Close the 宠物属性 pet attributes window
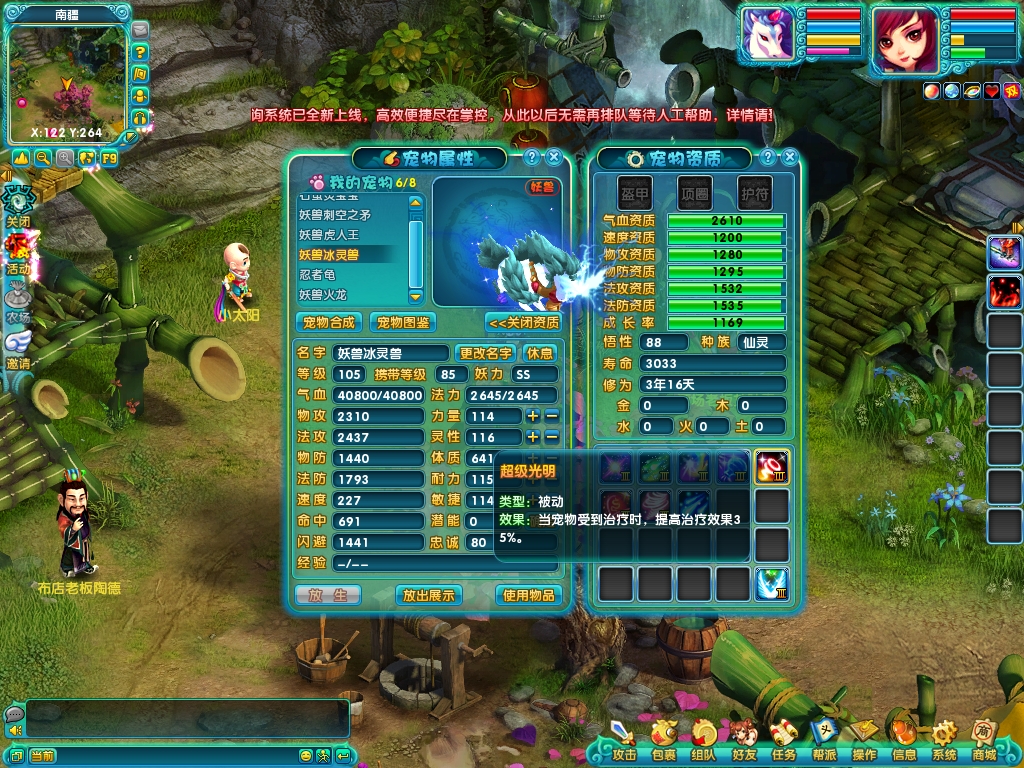 (x=553, y=157)
